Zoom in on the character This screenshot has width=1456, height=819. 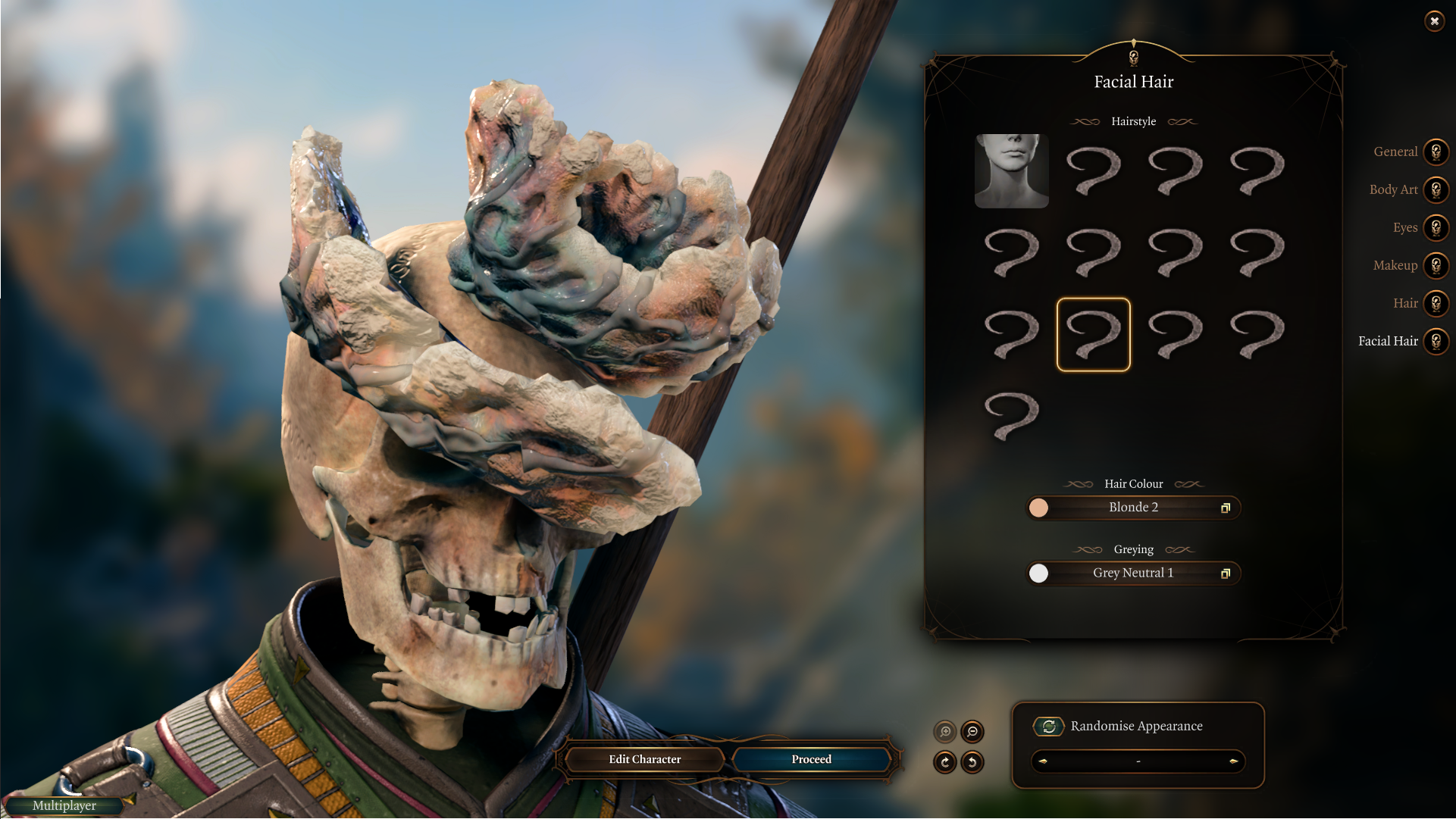(945, 732)
